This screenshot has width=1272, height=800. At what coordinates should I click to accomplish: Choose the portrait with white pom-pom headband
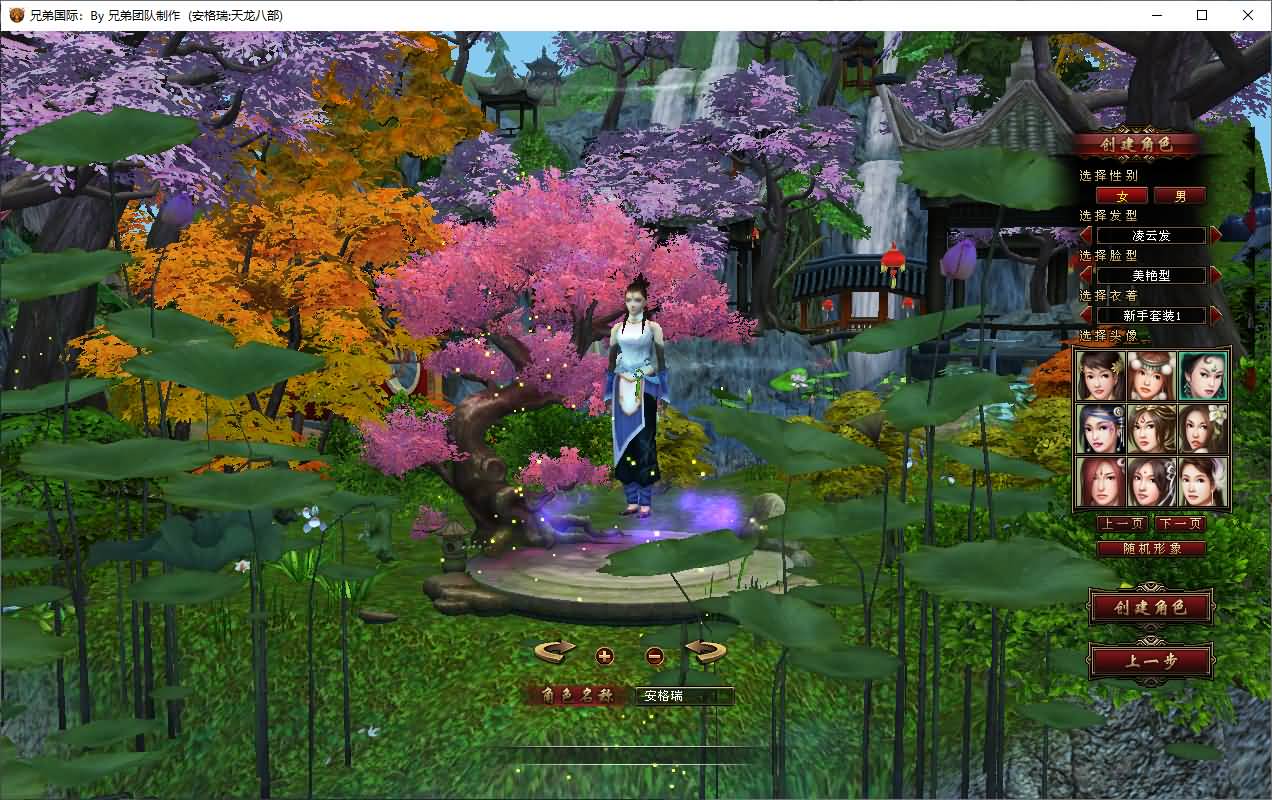1152,376
